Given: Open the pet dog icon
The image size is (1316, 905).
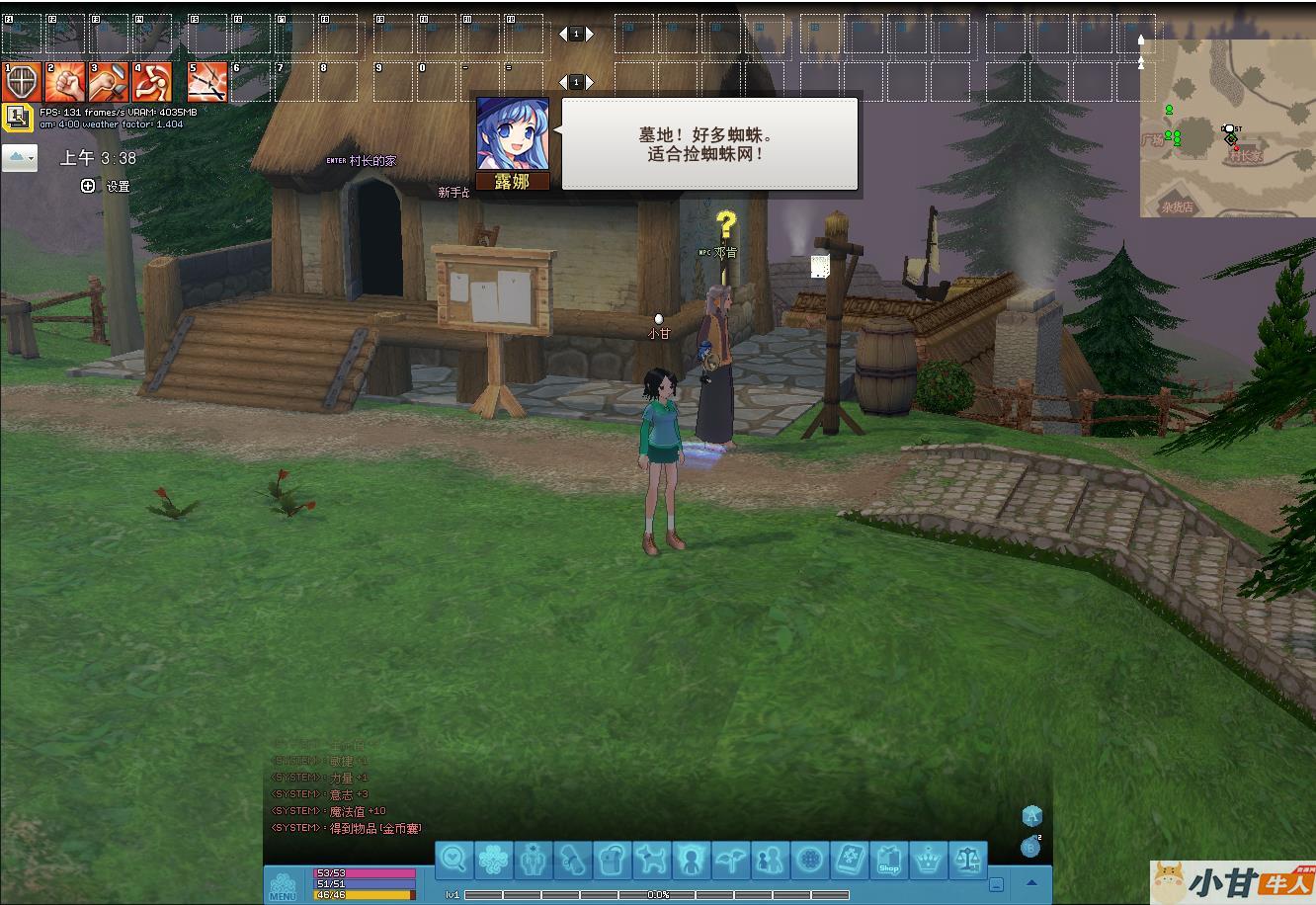Looking at the screenshot, I should point(652,860).
